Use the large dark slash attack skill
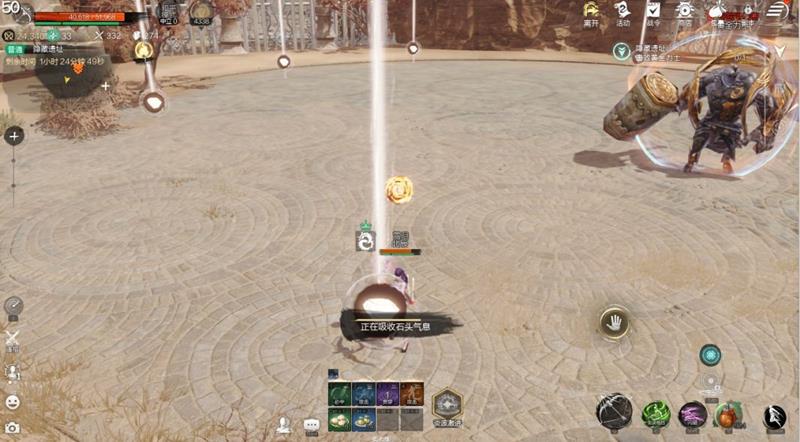800x442 pixels. click(x=614, y=412)
